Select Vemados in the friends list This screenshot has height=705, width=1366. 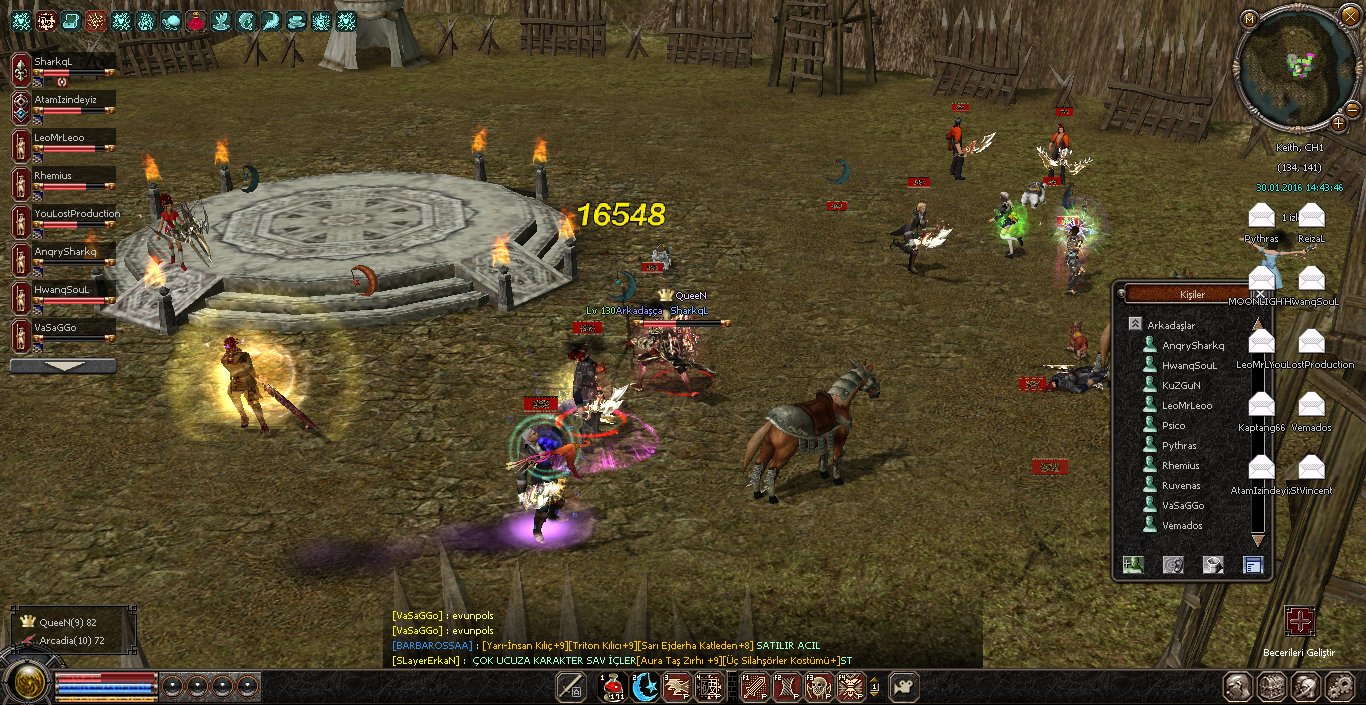[x=1182, y=526]
